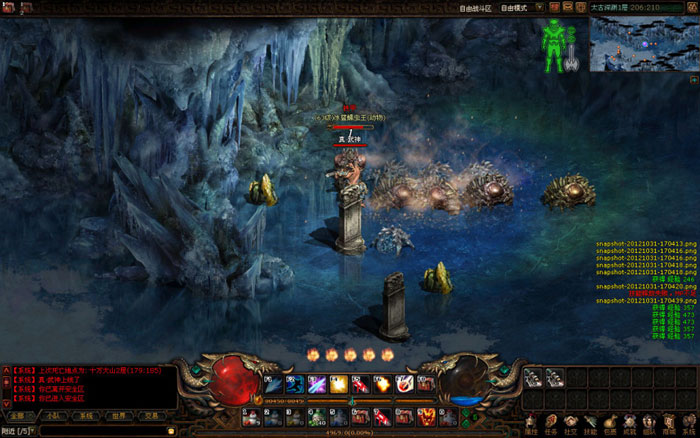Open the 交易 chat tab
700x438 pixels.
(152, 415)
